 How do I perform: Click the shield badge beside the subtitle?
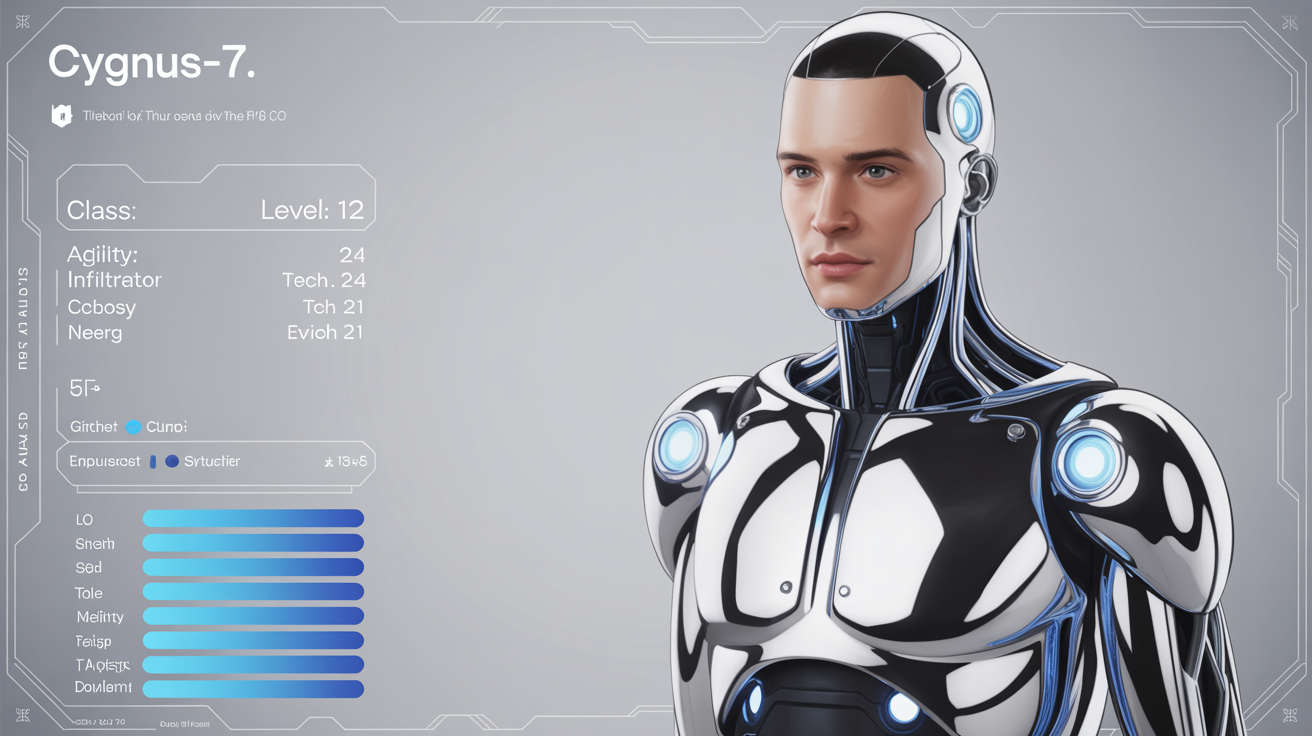tap(62, 116)
